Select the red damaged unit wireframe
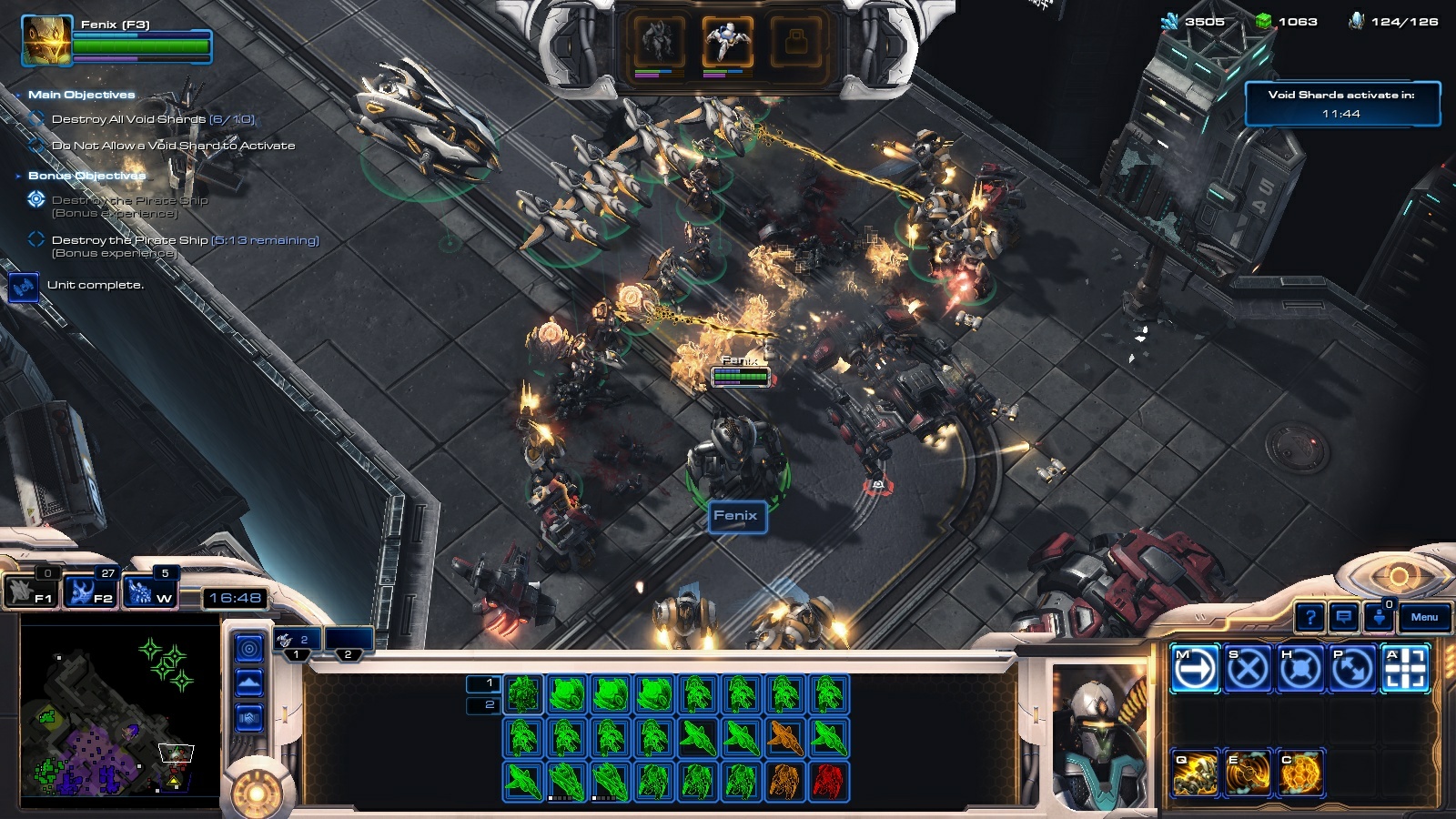 [828, 781]
